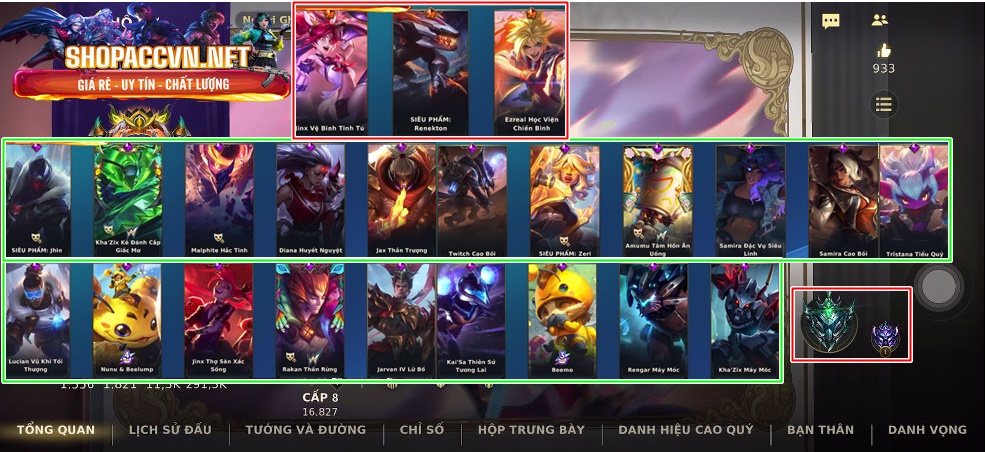This screenshot has width=985, height=452.
Task: Go to DANH HIỆU CAO QUÝ tab
Action: pyautogui.click(x=686, y=430)
